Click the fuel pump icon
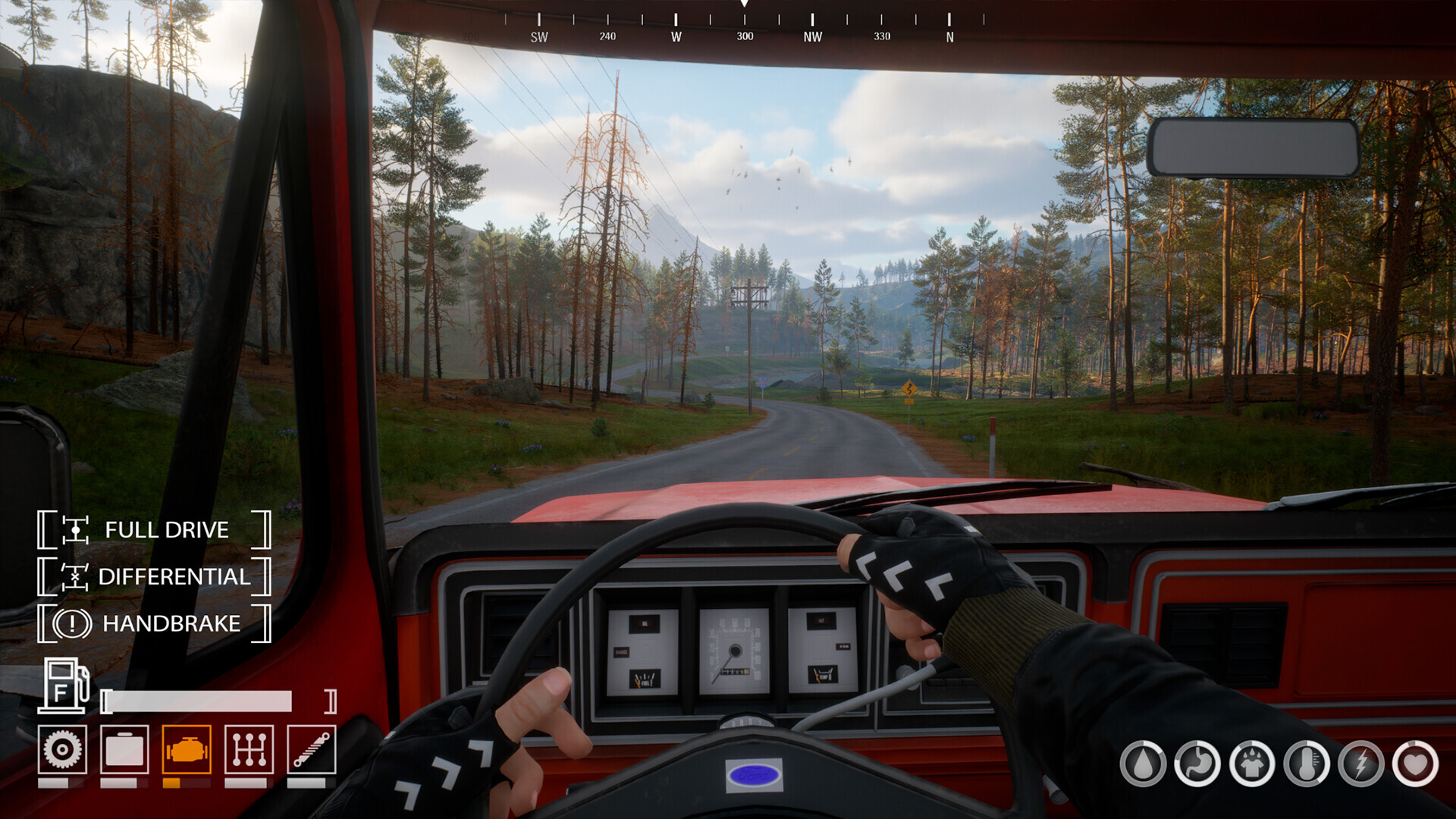The height and width of the screenshot is (819, 1456). (64, 686)
